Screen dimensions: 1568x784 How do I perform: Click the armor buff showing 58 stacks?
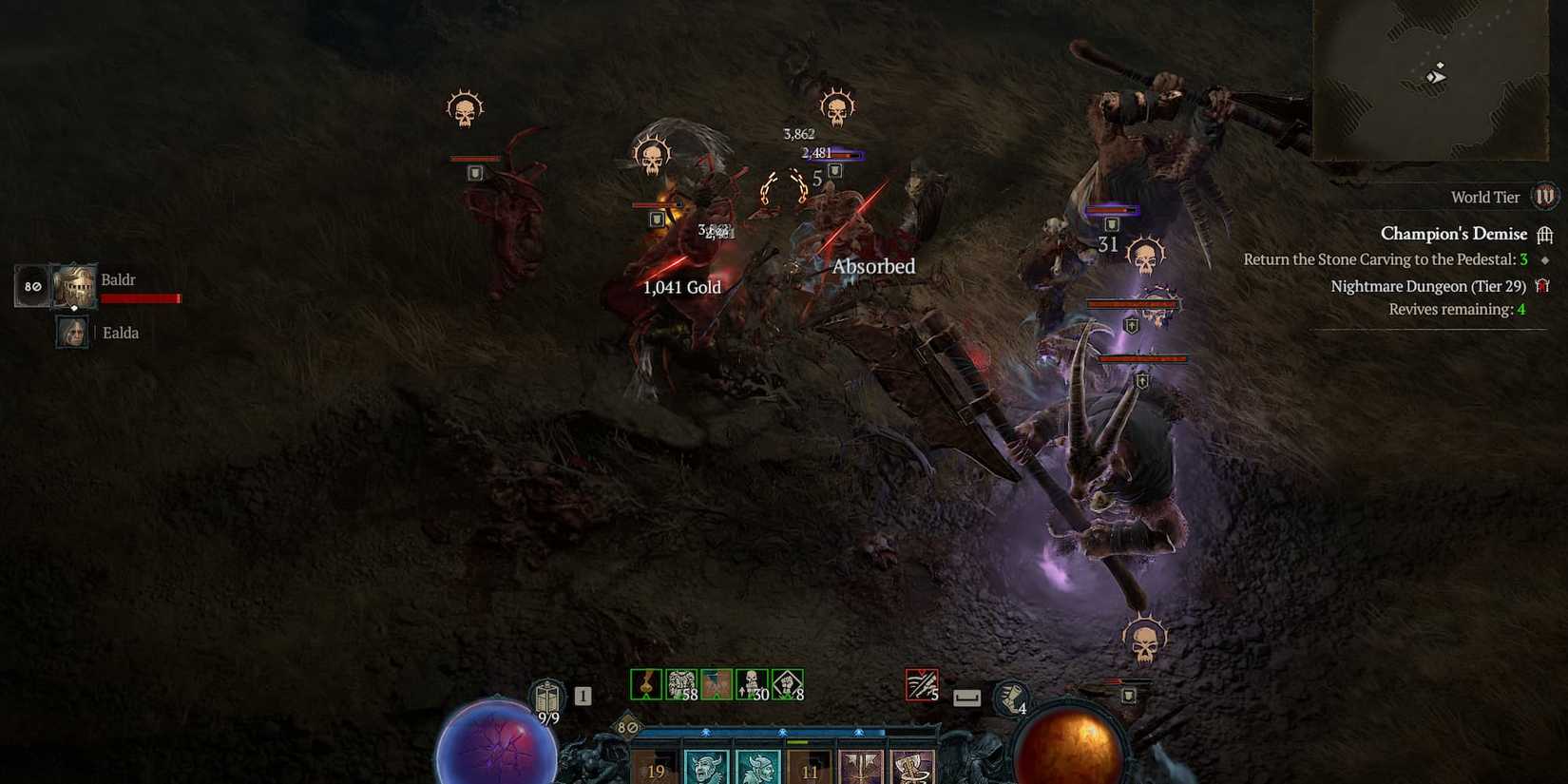click(679, 682)
